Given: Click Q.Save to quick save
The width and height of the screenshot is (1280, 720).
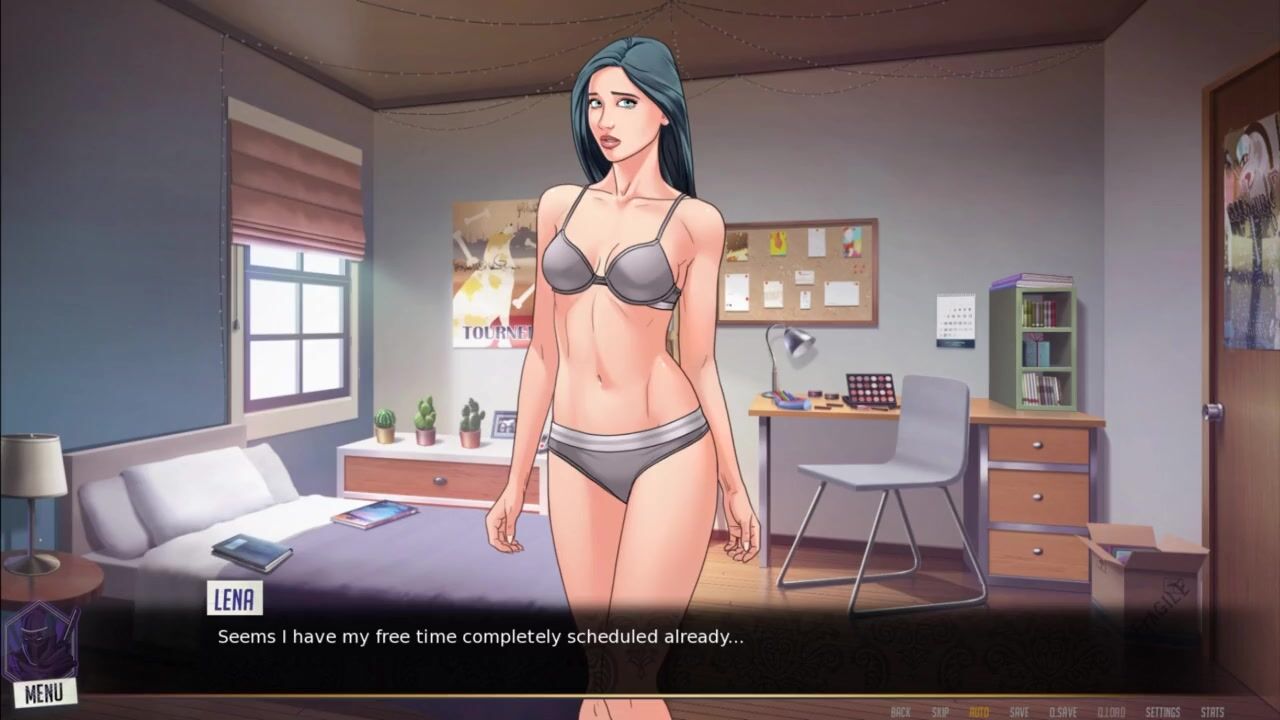Looking at the screenshot, I should [x=1063, y=712].
